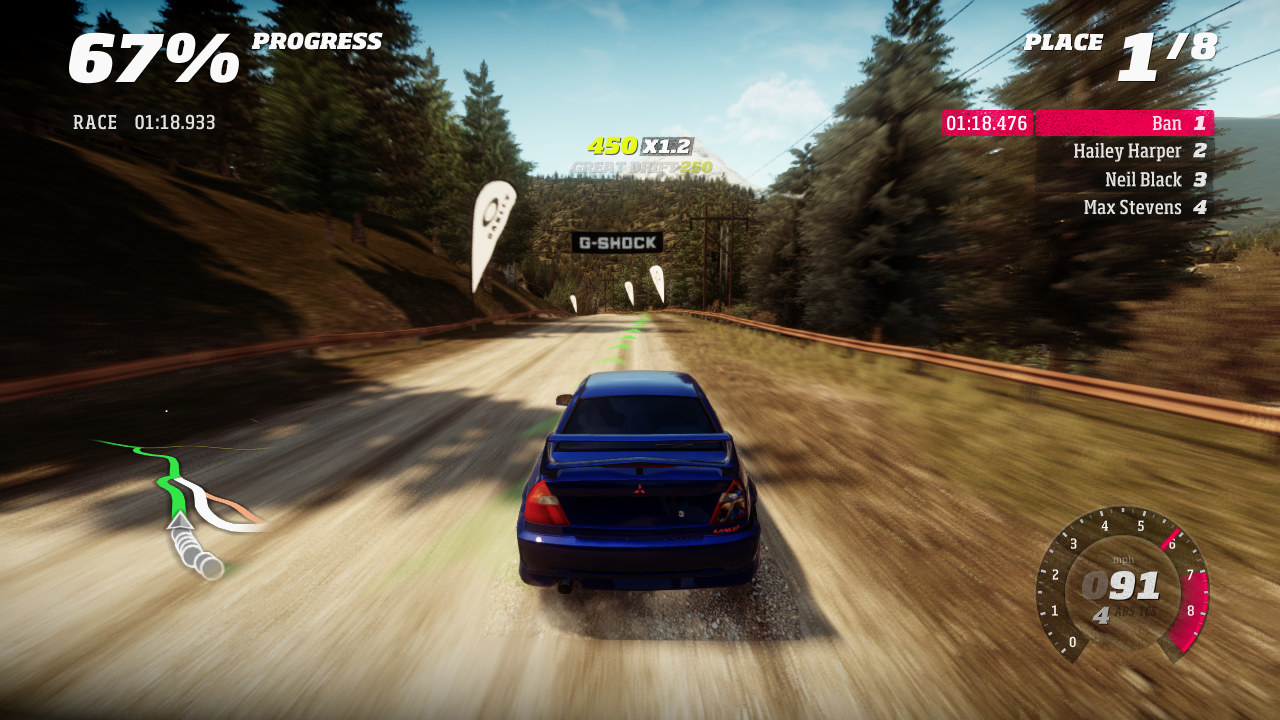The width and height of the screenshot is (1280, 720).
Task: Click the Neil Black leaderboard name
Action: [x=1144, y=179]
